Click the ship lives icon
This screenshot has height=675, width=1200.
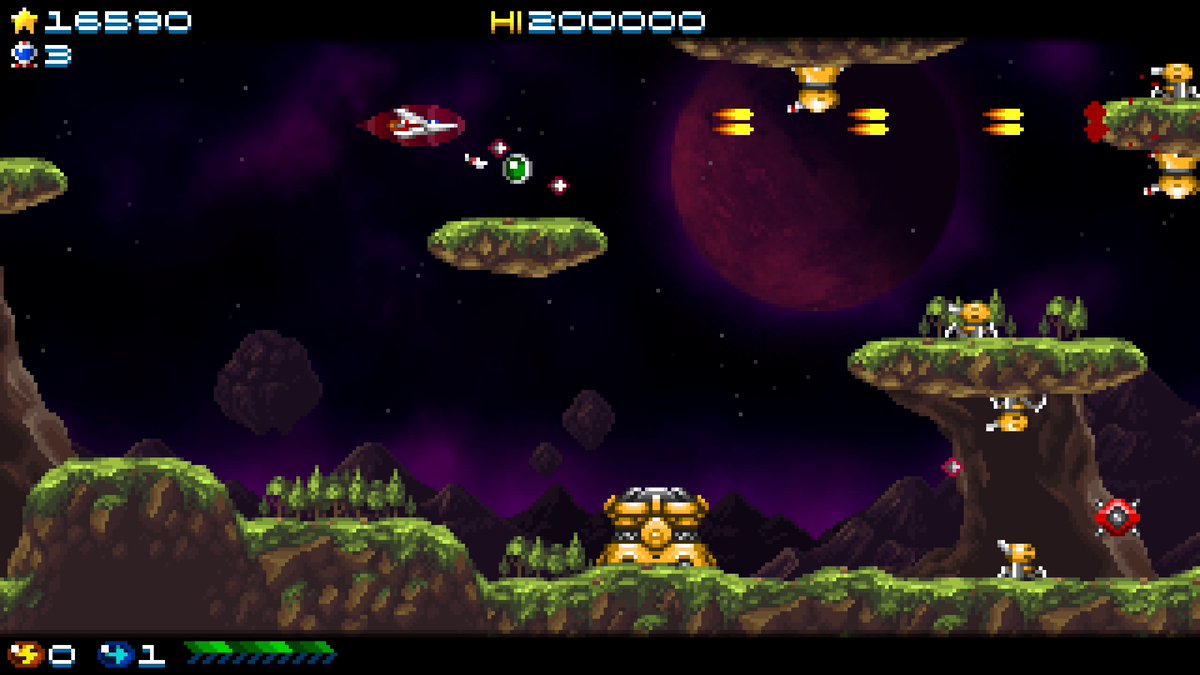pyautogui.click(x=24, y=54)
